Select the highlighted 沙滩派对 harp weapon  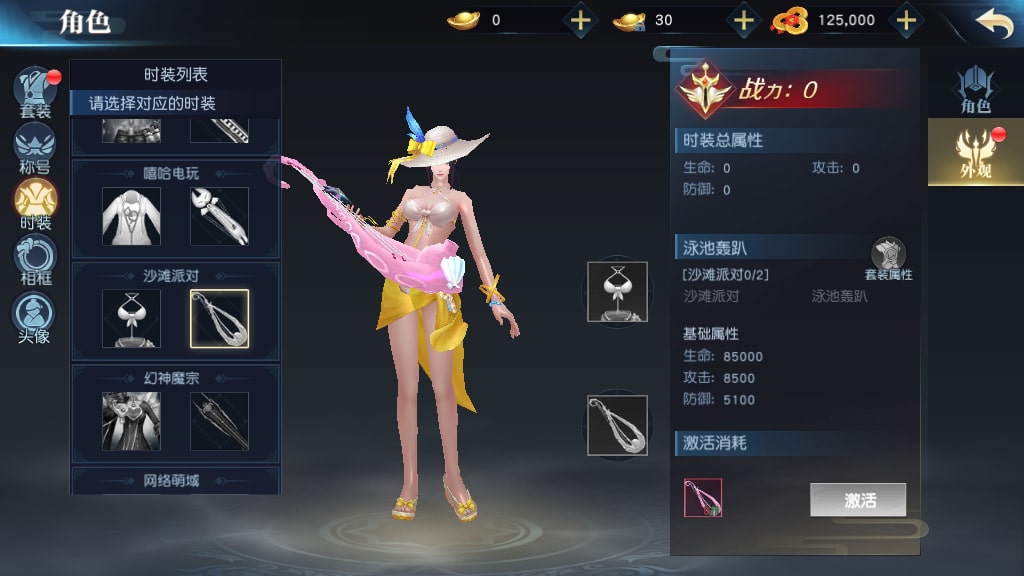(219, 318)
